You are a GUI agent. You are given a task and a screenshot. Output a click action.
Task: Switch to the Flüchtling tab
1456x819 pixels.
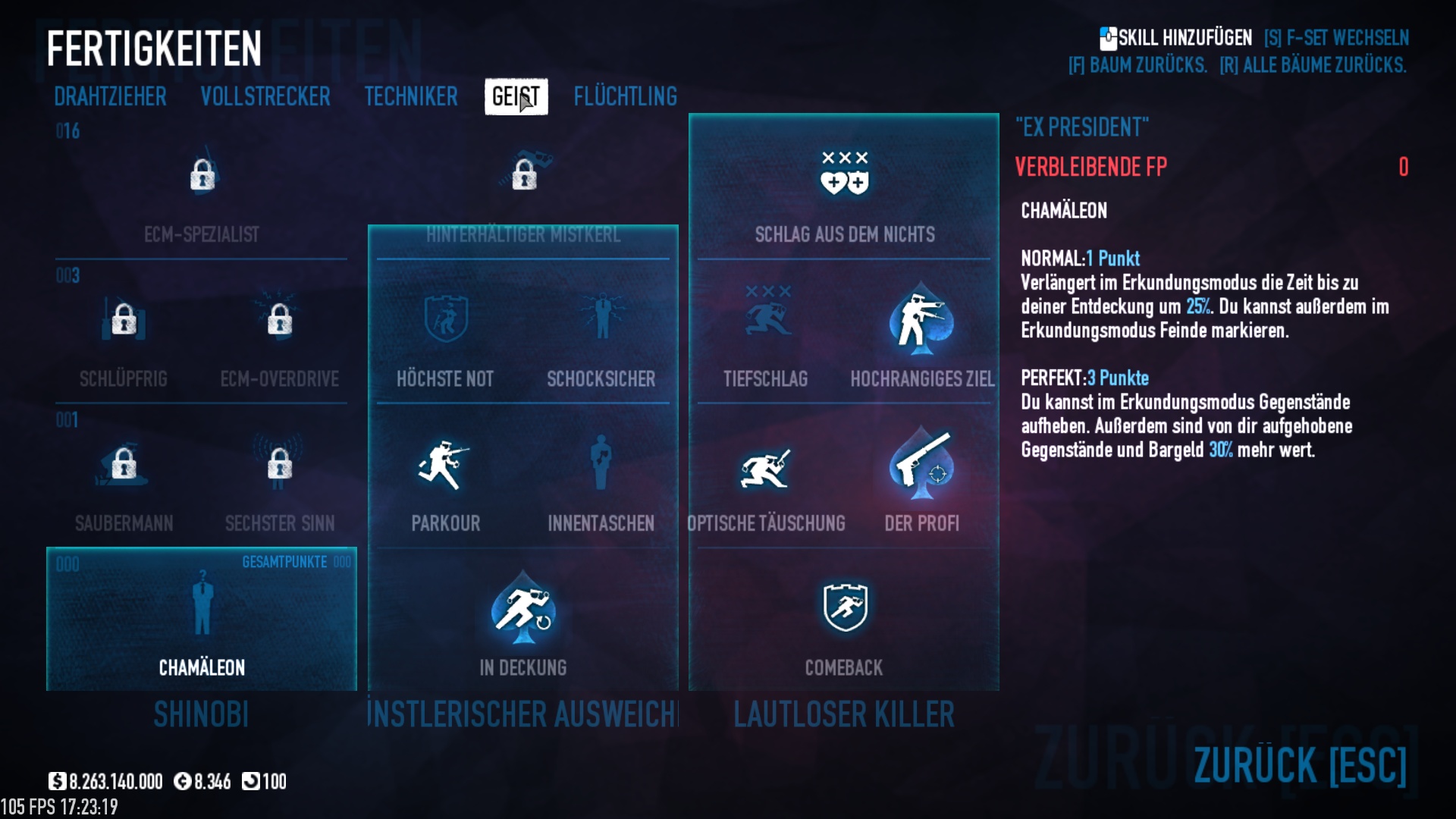626,96
